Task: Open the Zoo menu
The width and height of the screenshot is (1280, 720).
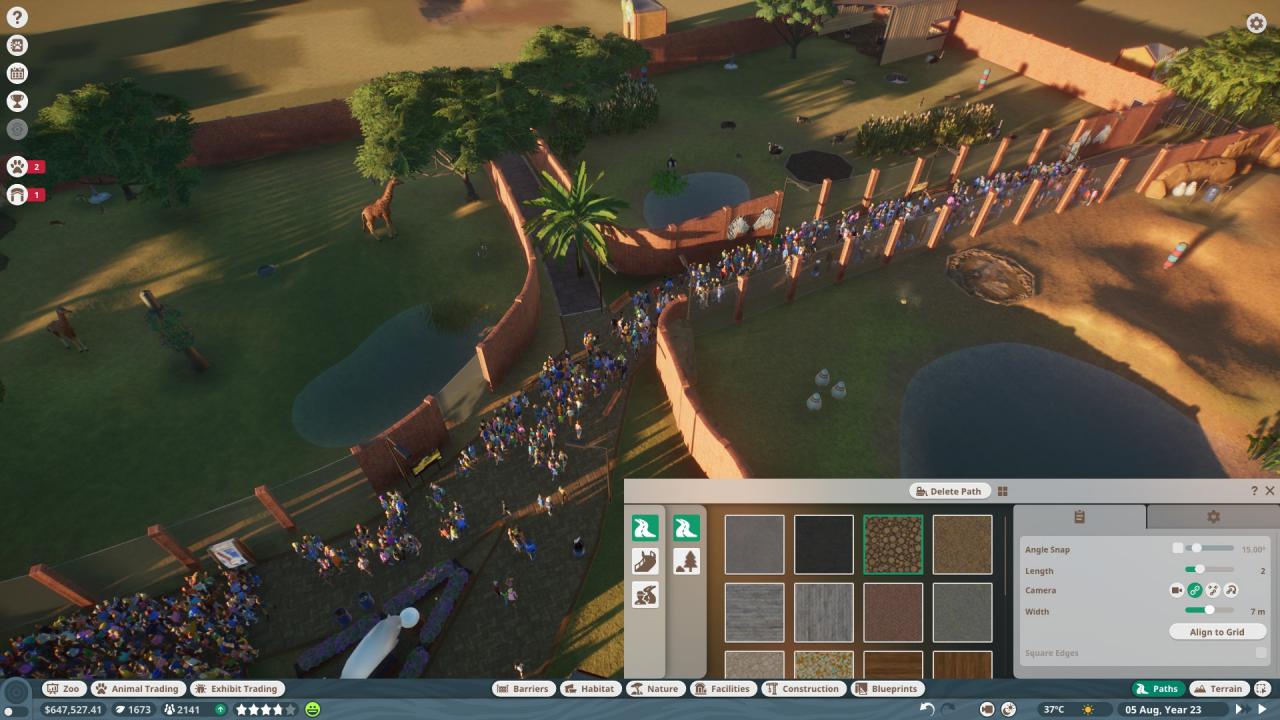Action: pos(63,688)
